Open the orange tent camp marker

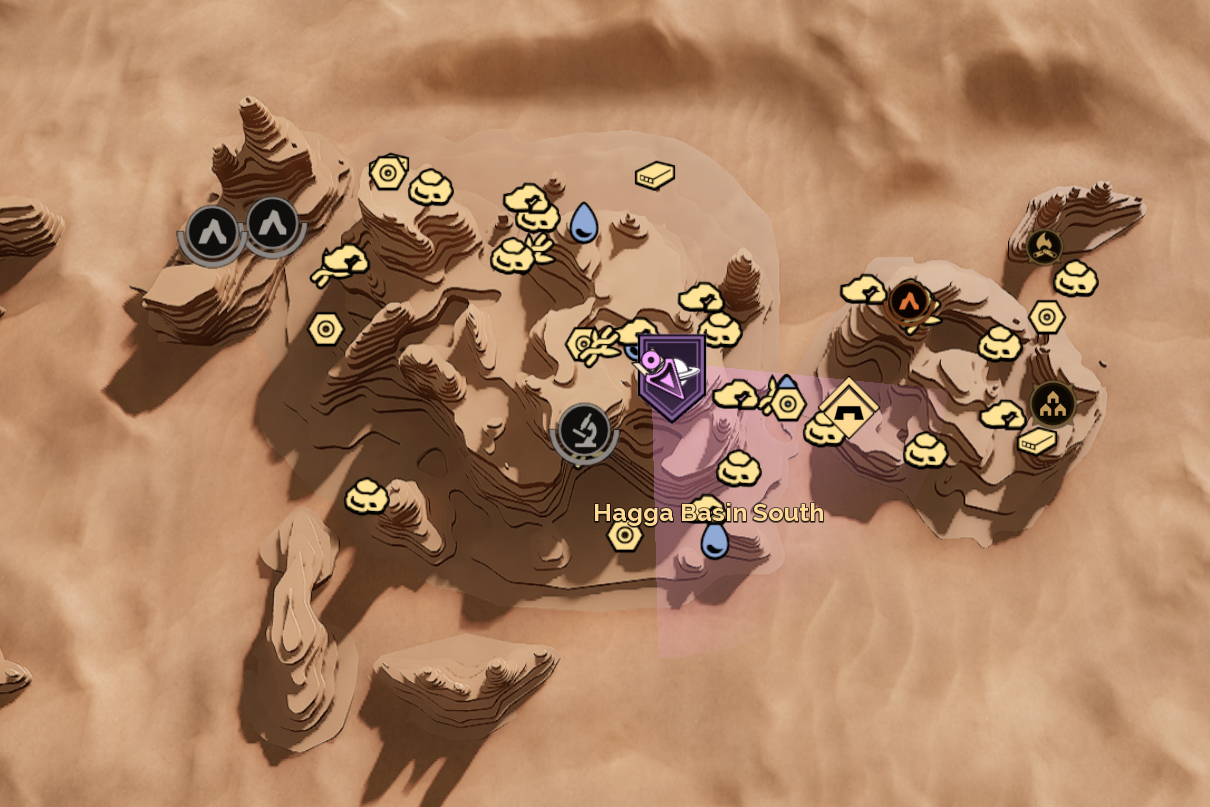pos(909,299)
